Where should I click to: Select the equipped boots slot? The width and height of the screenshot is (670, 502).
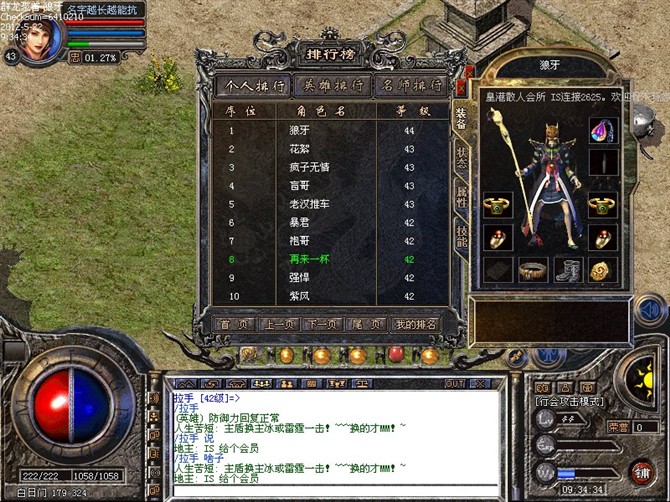click(569, 270)
